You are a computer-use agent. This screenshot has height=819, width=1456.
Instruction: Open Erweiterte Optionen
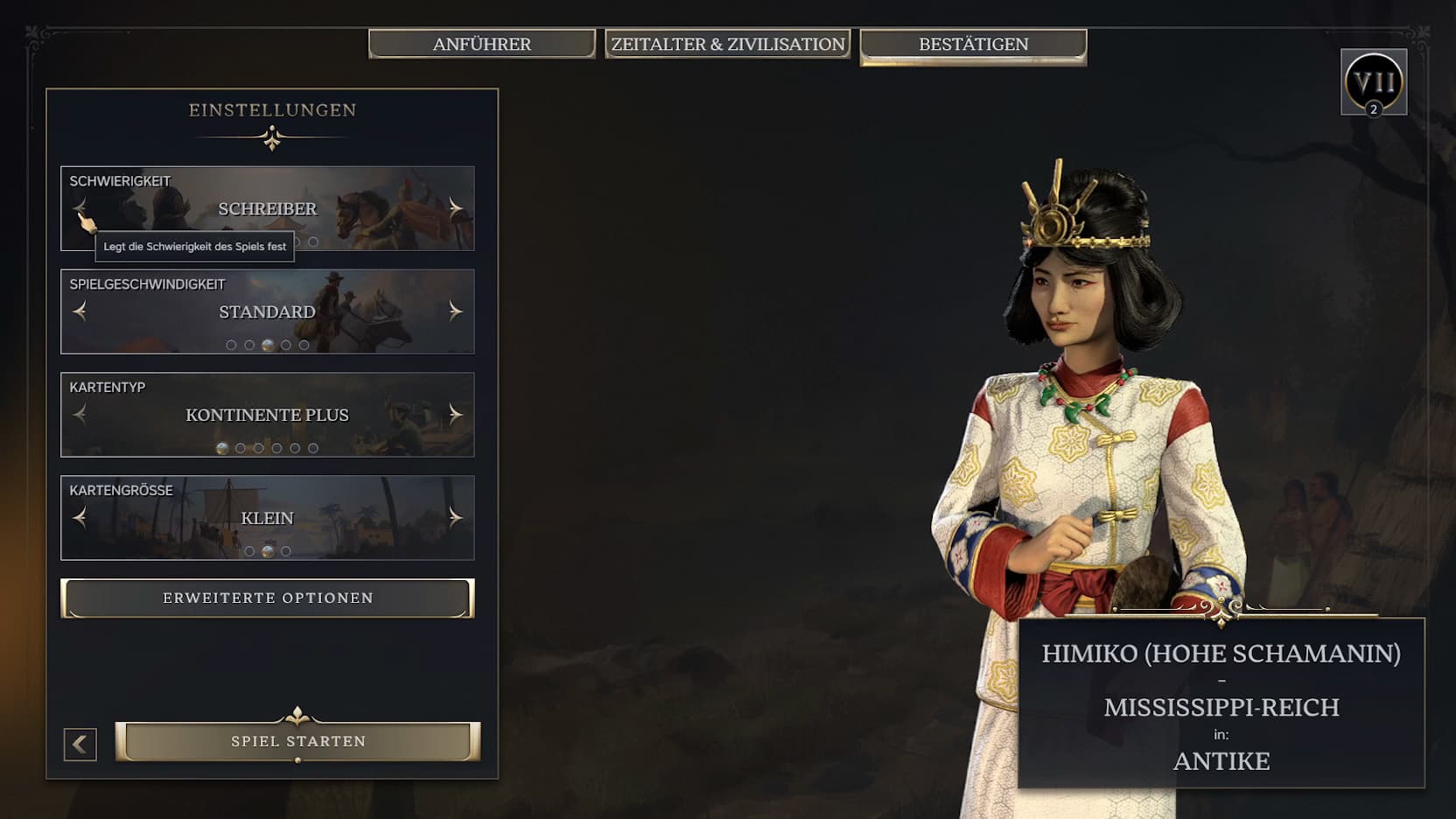268,598
